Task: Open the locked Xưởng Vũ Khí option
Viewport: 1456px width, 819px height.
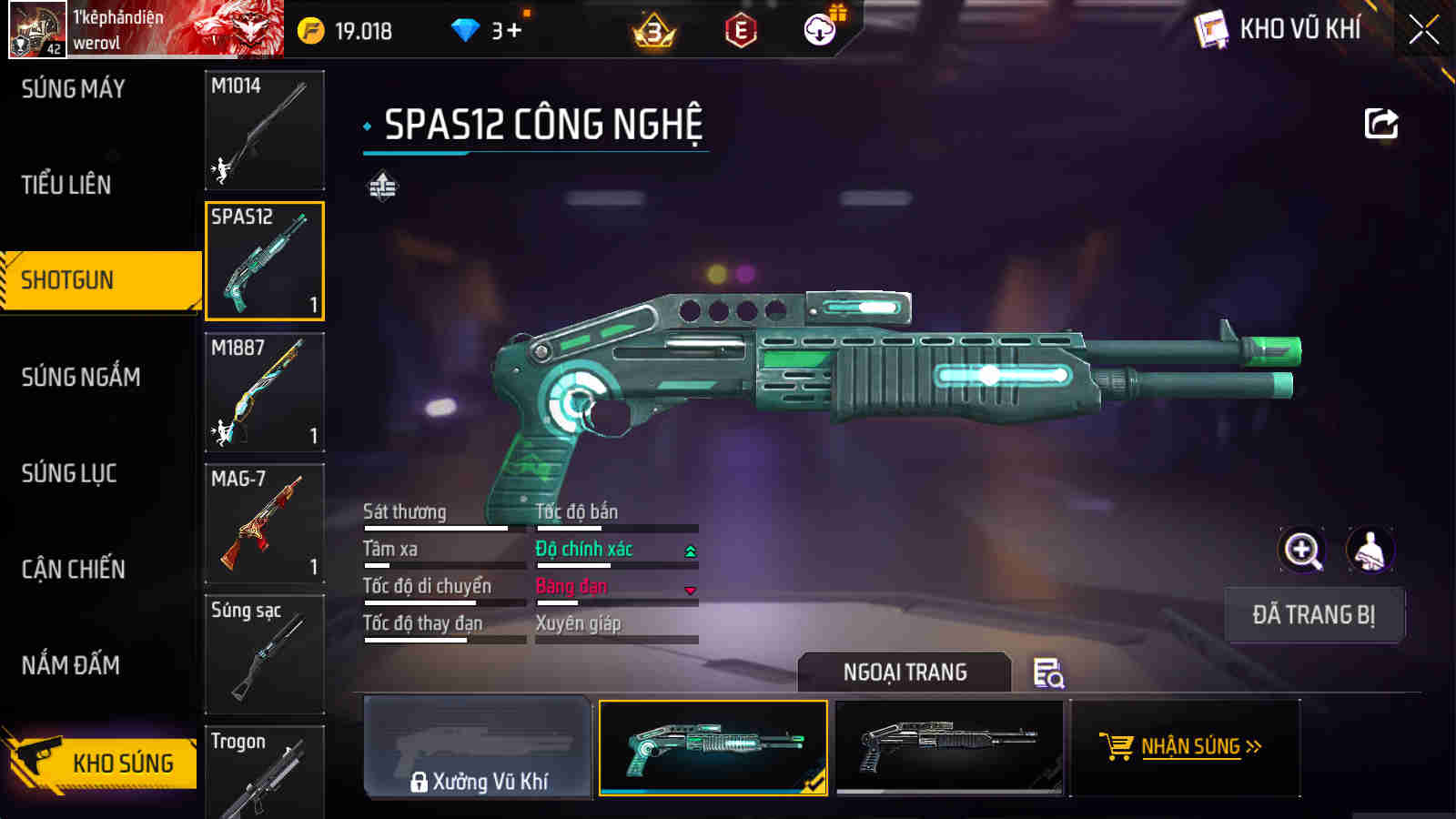Action: [x=478, y=748]
